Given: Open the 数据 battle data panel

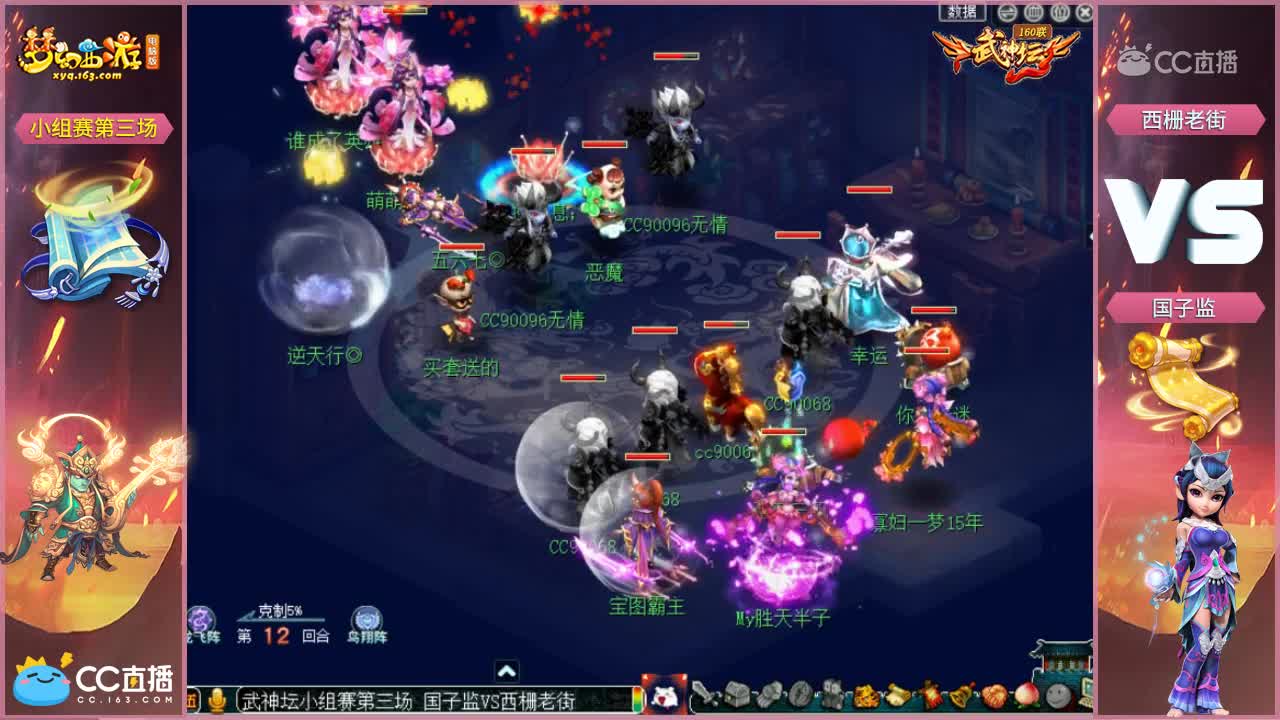Looking at the screenshot, I should (962, 12).
